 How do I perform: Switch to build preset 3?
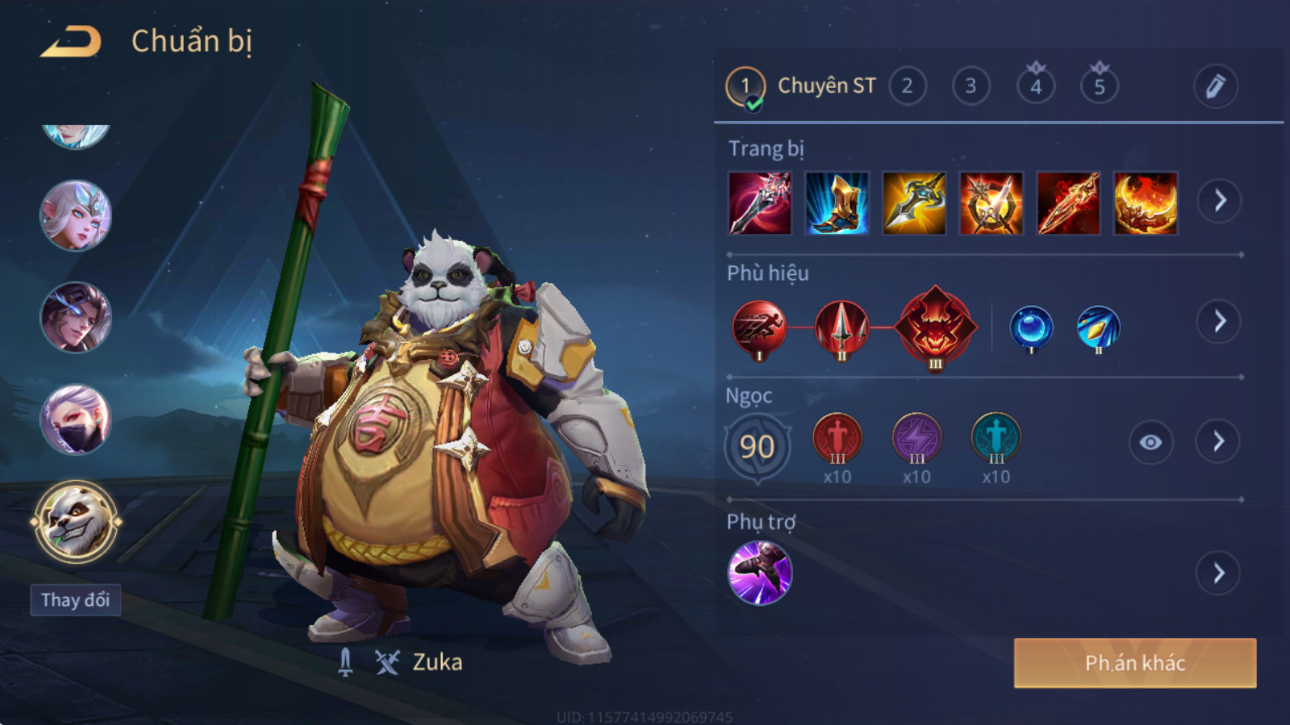[x=970, y=86]
